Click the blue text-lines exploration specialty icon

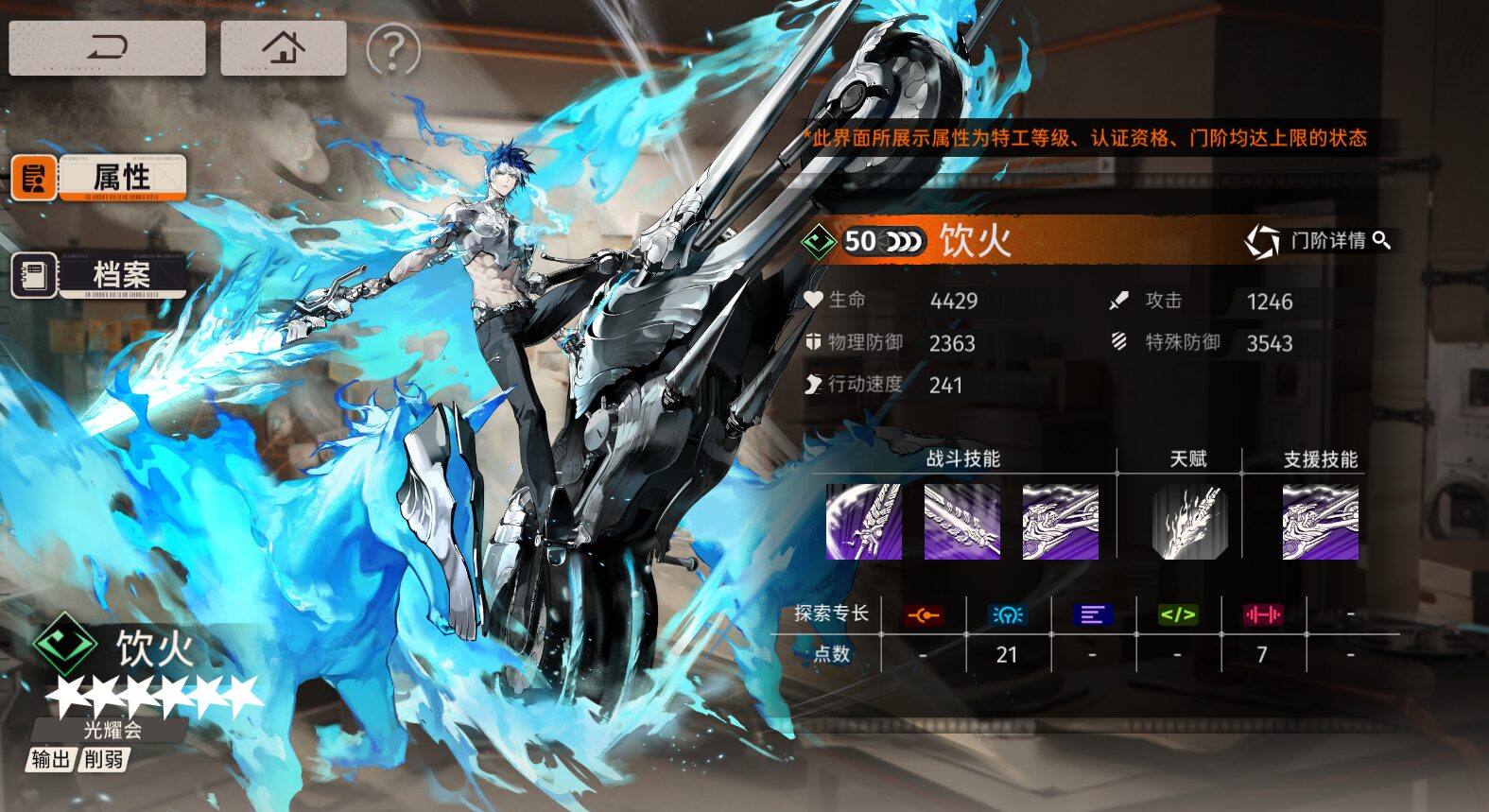[x=1092, y=615]
